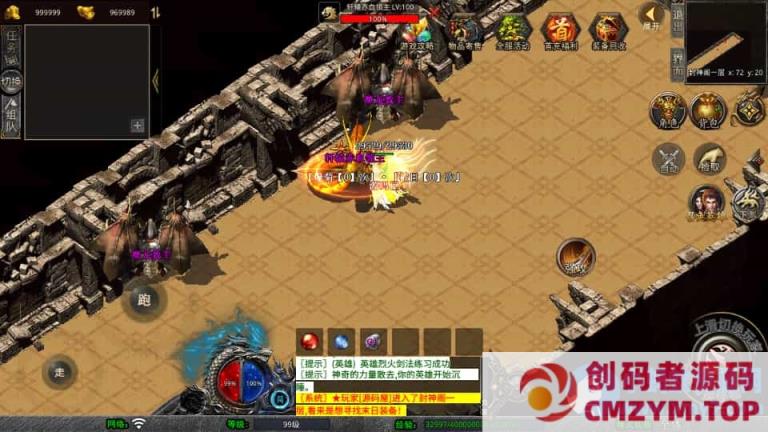Toggle 自动 auto-combat crossed swords button

pyautogui.click(x=668, y=158)
